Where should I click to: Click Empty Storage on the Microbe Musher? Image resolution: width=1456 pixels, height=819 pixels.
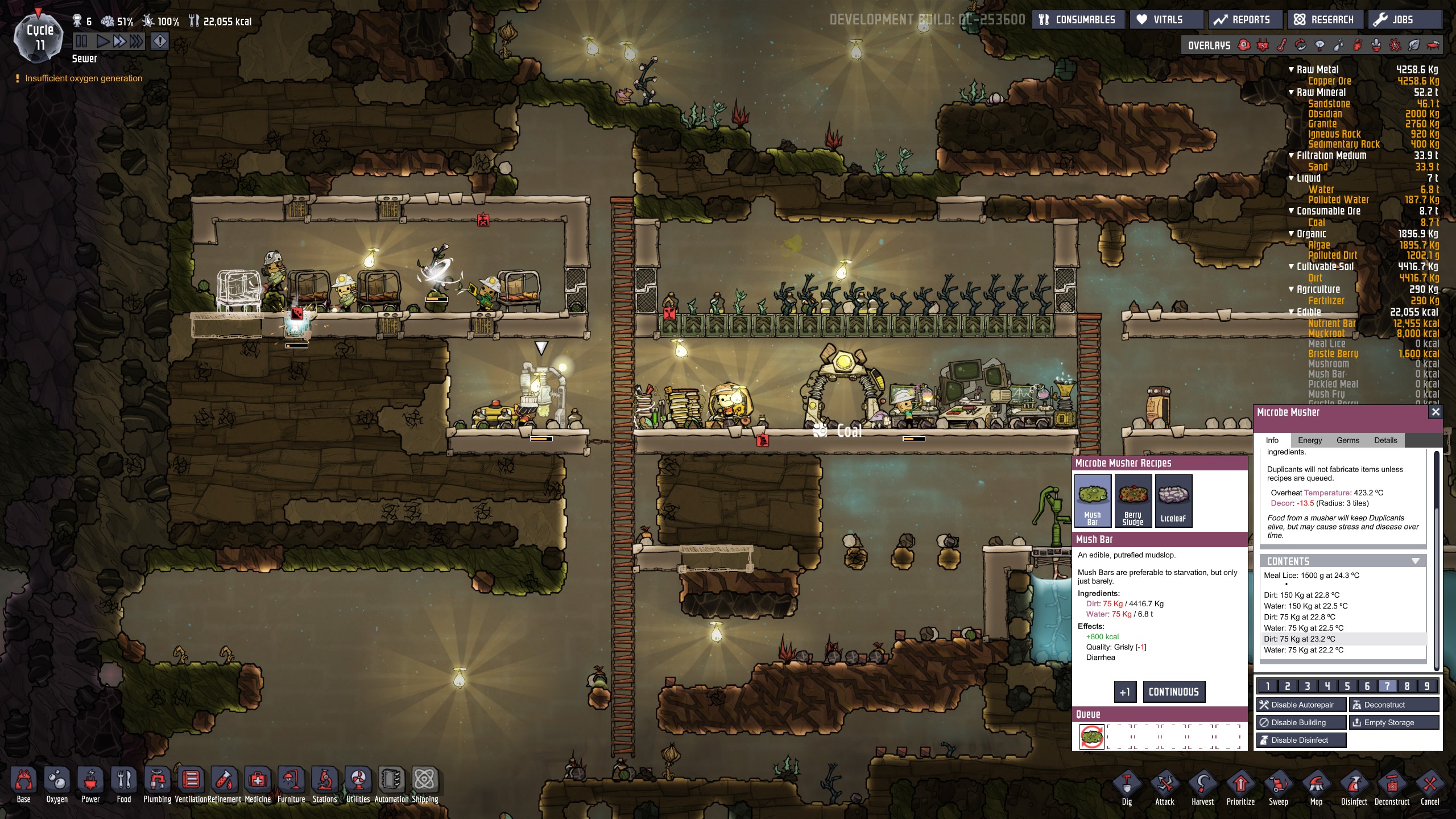click(x=1394, y=722)
